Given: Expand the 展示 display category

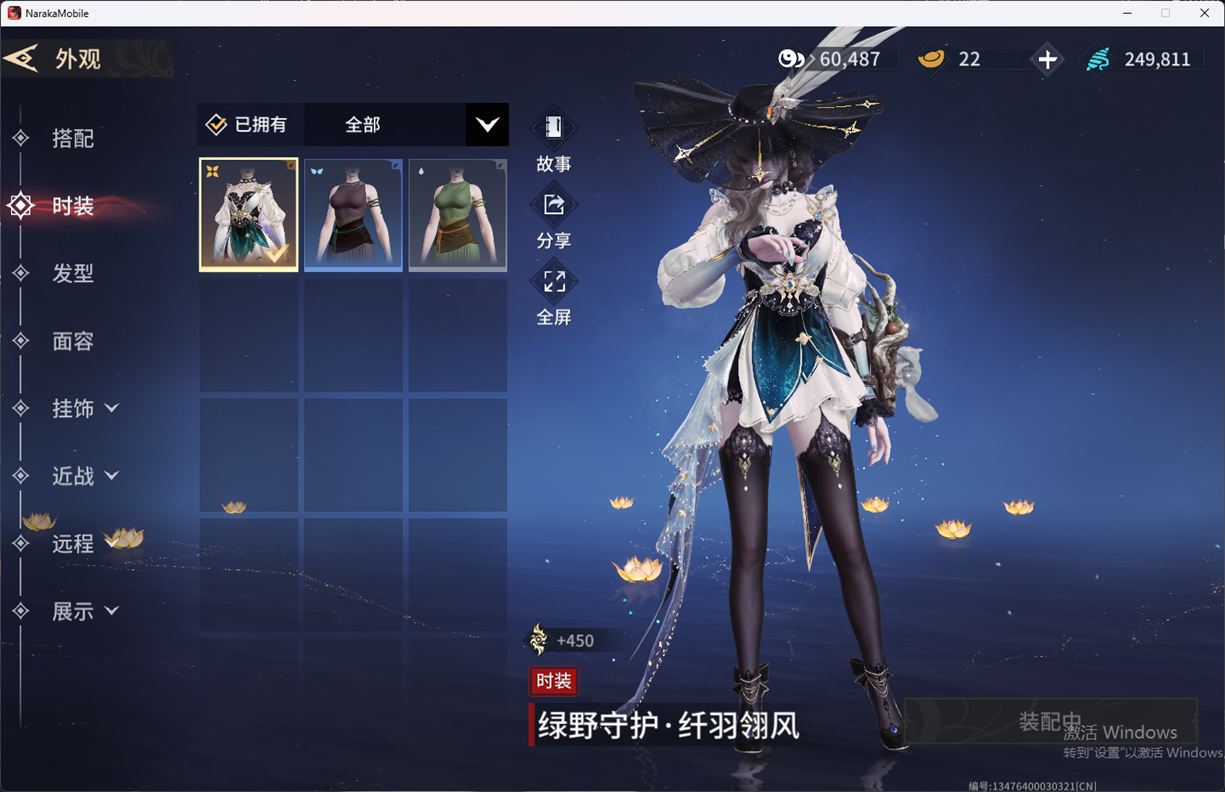Looking at the screenshot, I should [x=84, y=611].
